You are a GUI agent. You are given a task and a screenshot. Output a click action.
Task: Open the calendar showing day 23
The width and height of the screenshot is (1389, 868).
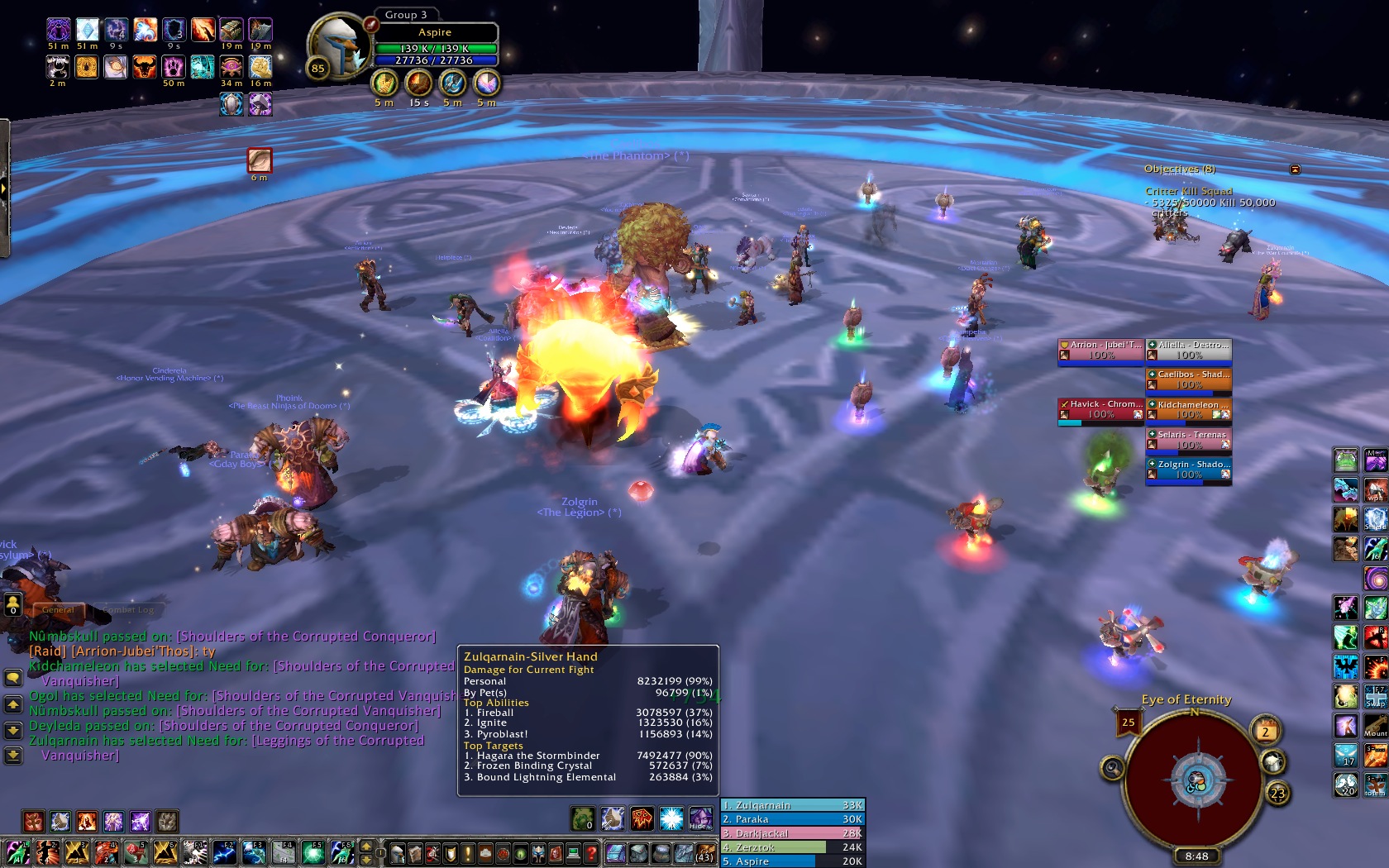pyautogui.click(x=1277, y=794)
